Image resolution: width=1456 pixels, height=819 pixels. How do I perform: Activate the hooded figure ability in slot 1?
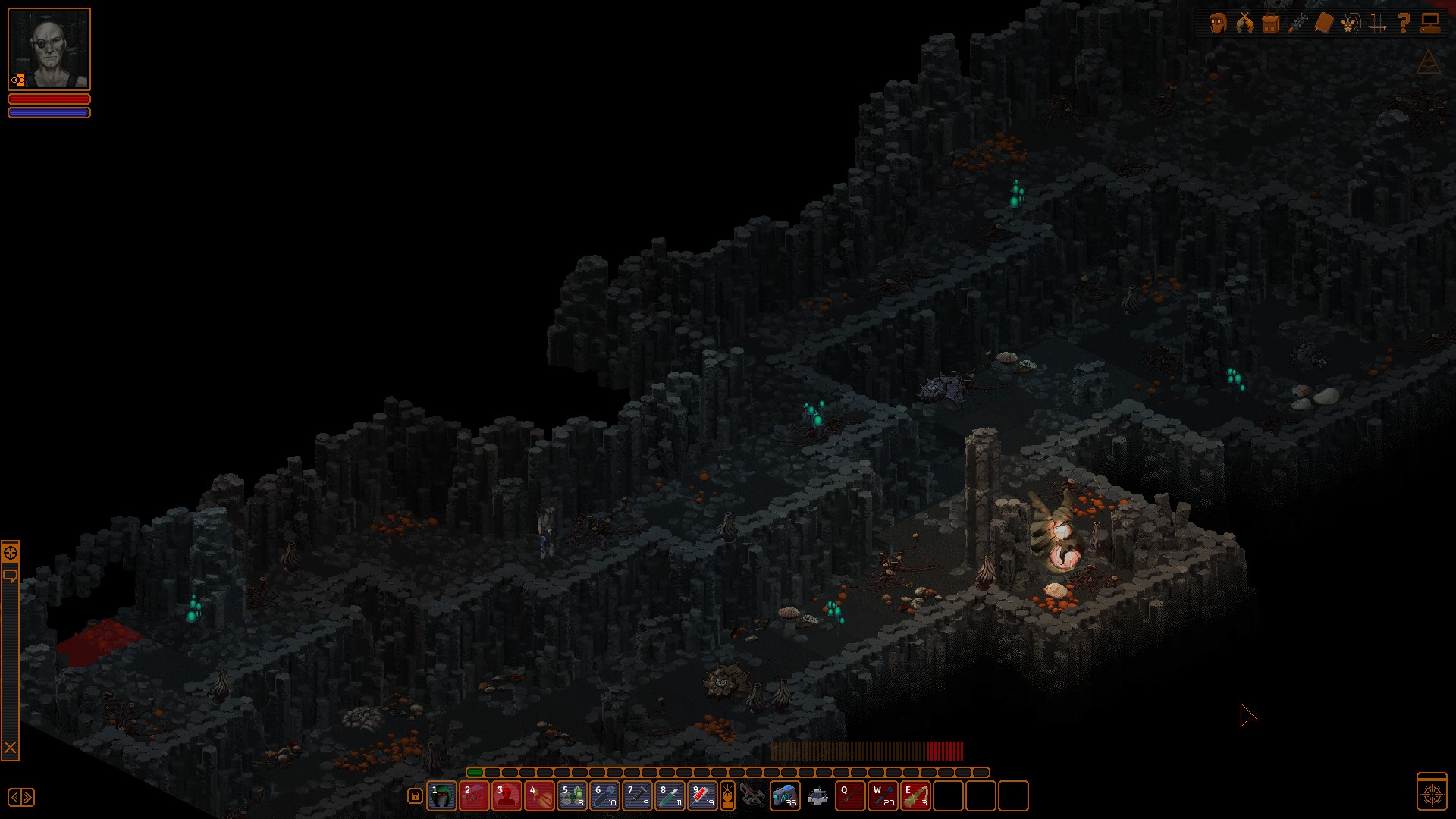(442, 796)
